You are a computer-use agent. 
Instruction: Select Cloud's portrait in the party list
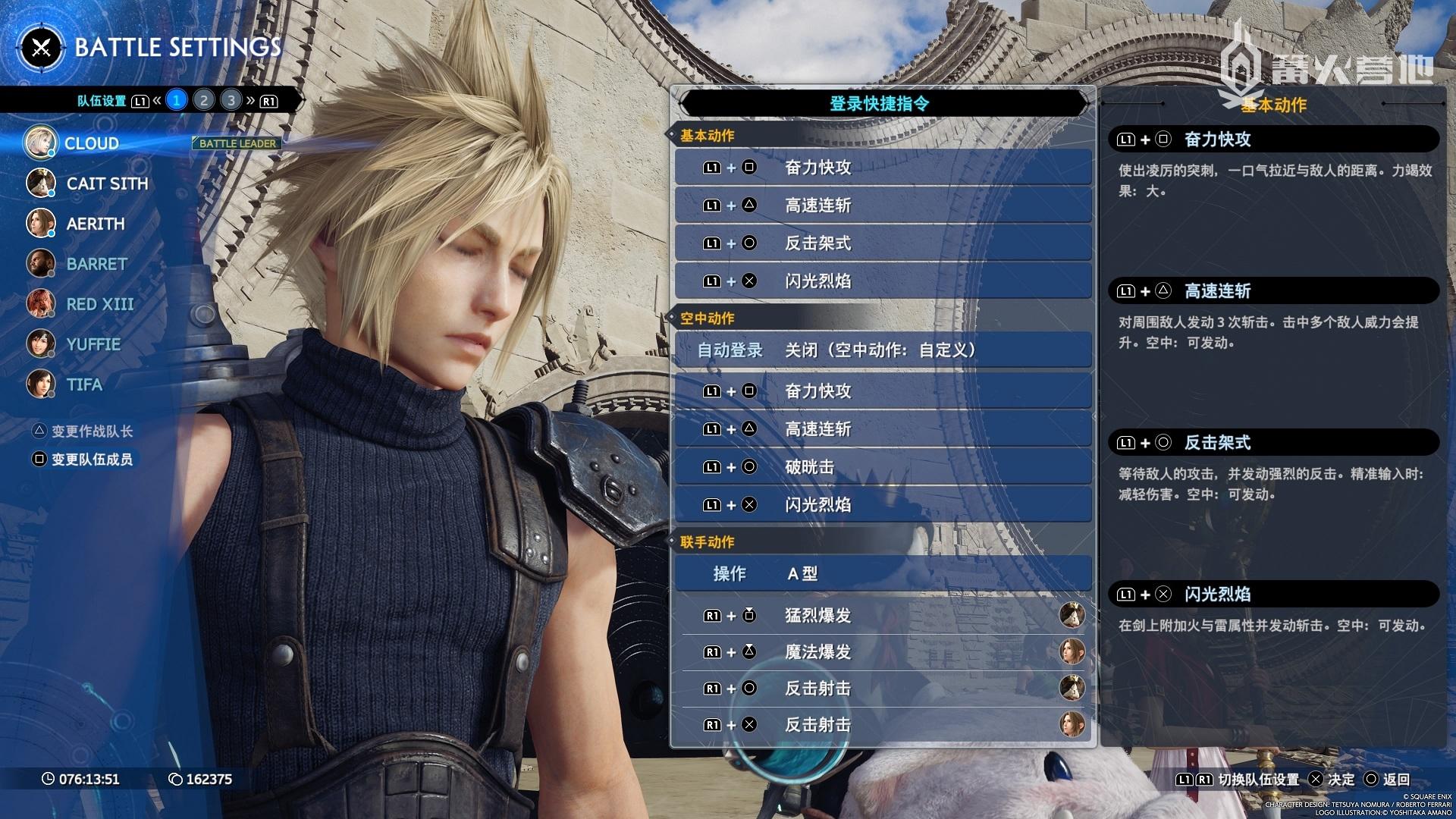tap(41, 143)
